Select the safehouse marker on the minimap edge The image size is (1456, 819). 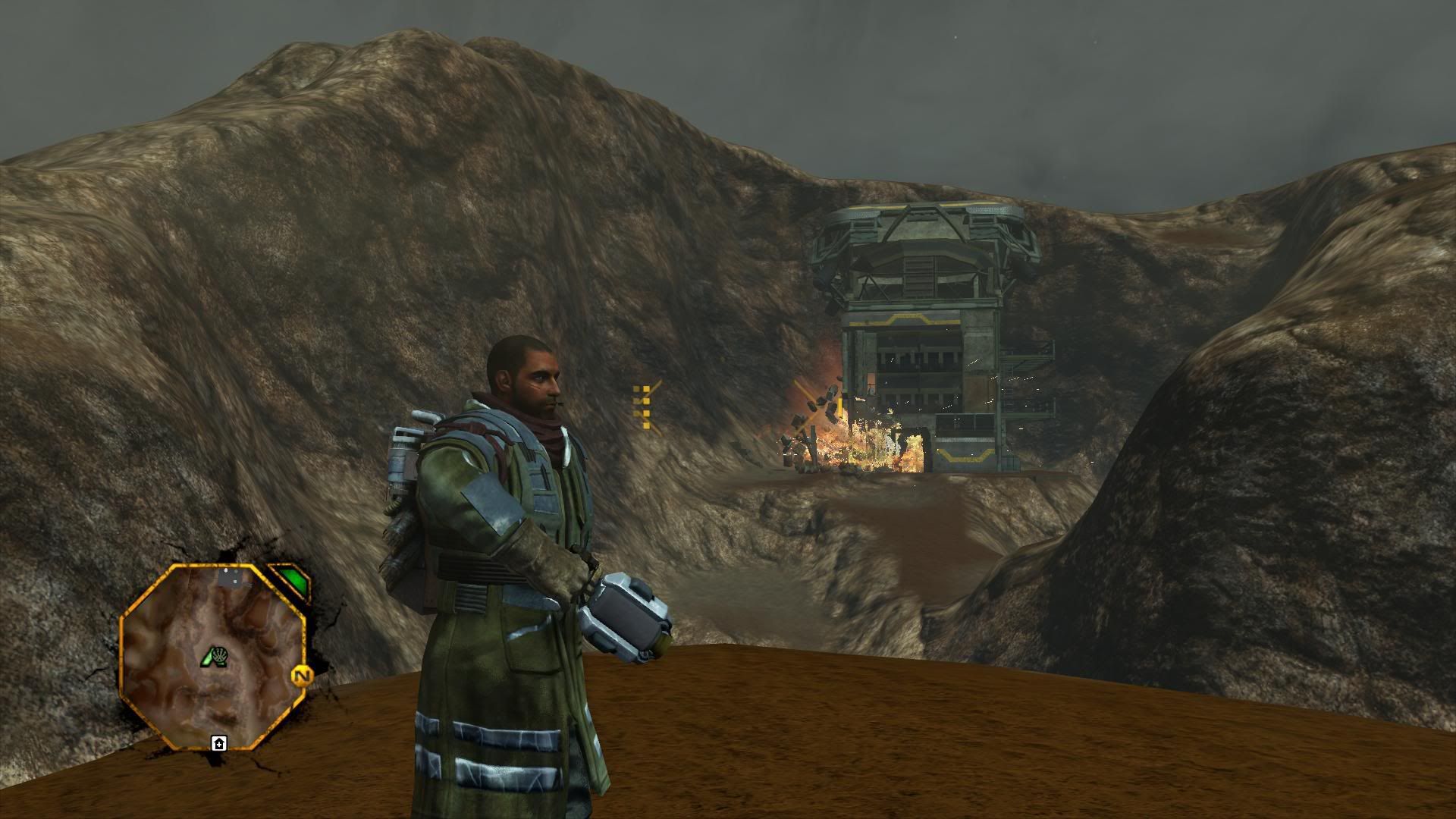(219, 743)
